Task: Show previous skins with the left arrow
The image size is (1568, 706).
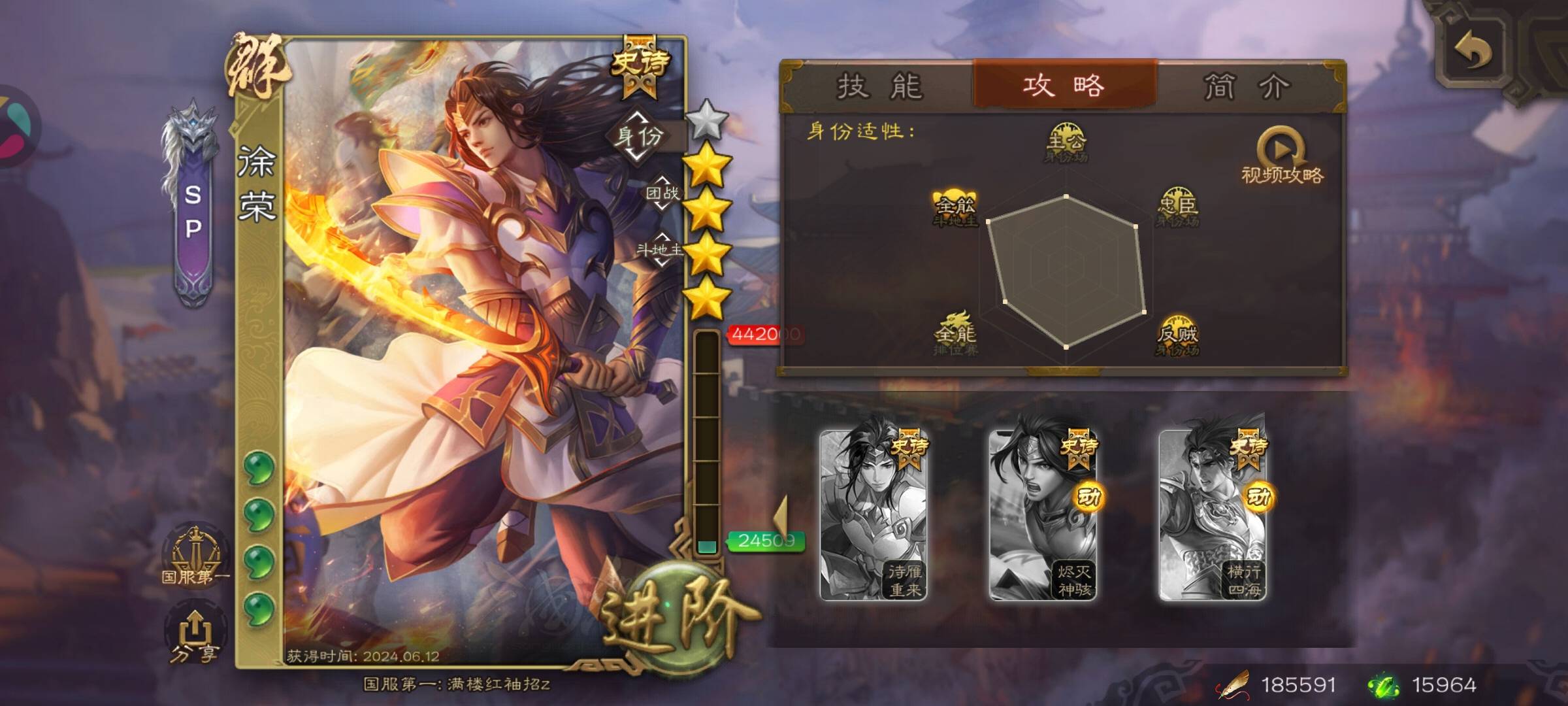Action: pos(781,518)
